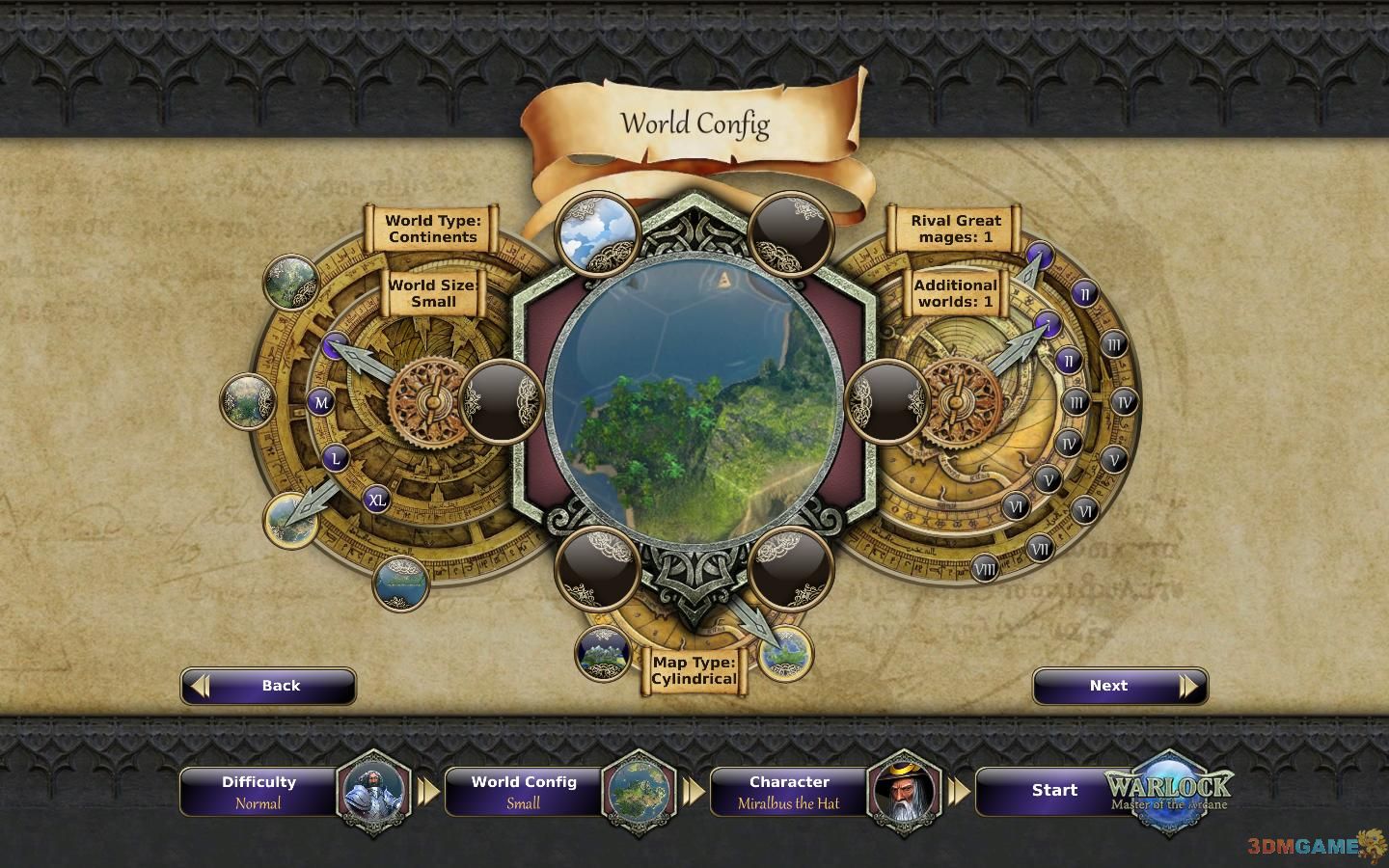The image size is (1389, 868).
Task: Proceed with the Next button
Action: click(x=1119, y=686)
